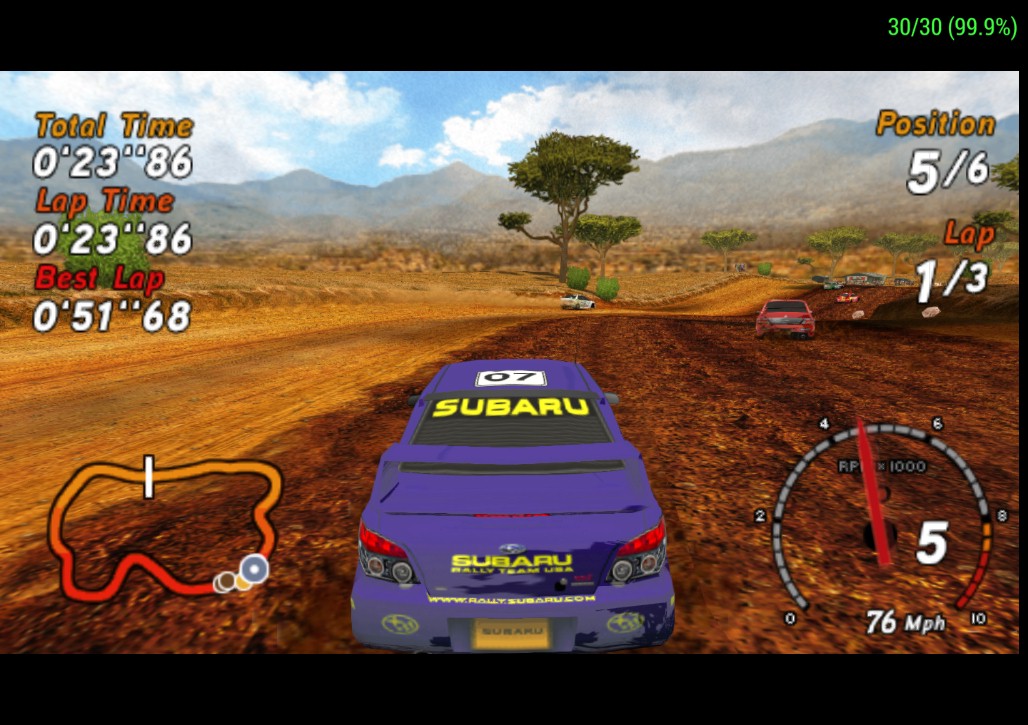Click the track layout minimap
Screen dimensions: 1028x725
click(164, 527)
